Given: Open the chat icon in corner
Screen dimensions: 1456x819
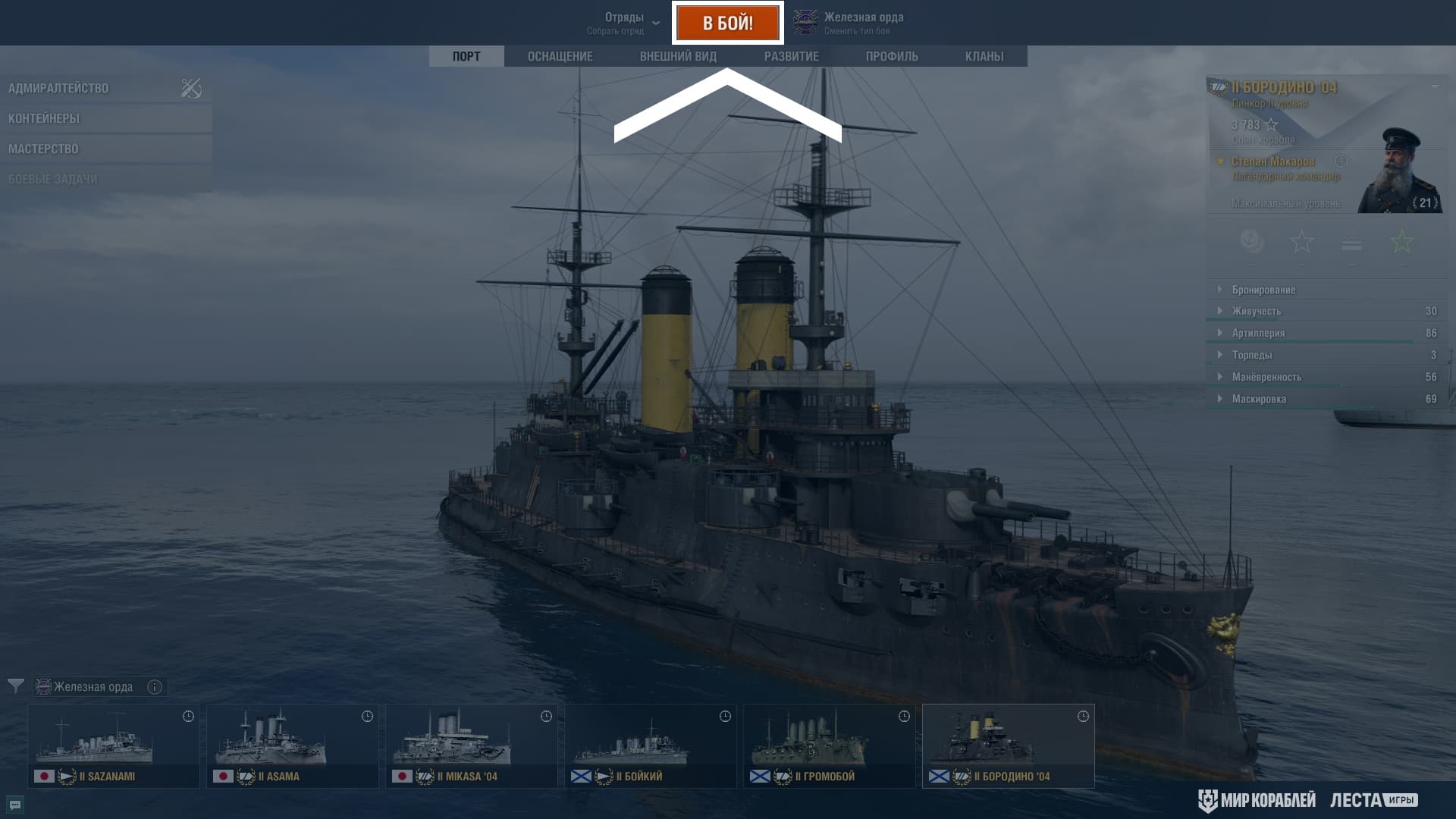Looking at the screenshot, I should click(x=14, y=805).
